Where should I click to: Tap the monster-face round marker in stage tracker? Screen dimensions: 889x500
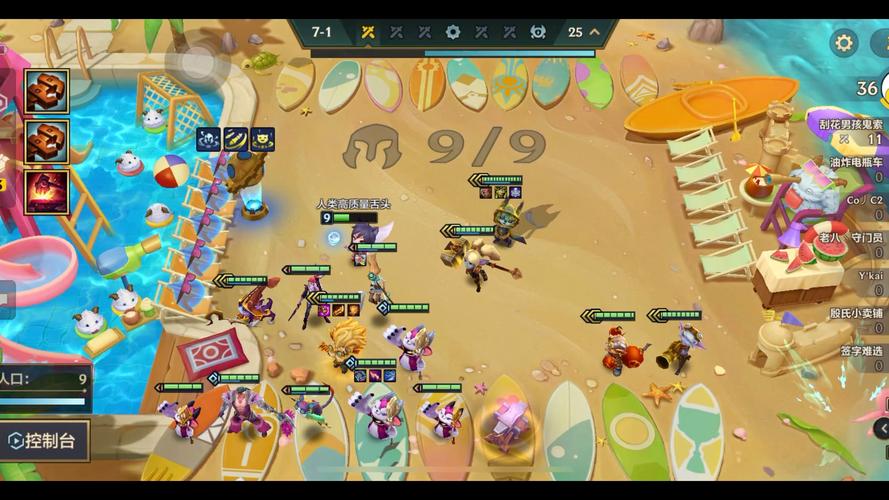538,32
